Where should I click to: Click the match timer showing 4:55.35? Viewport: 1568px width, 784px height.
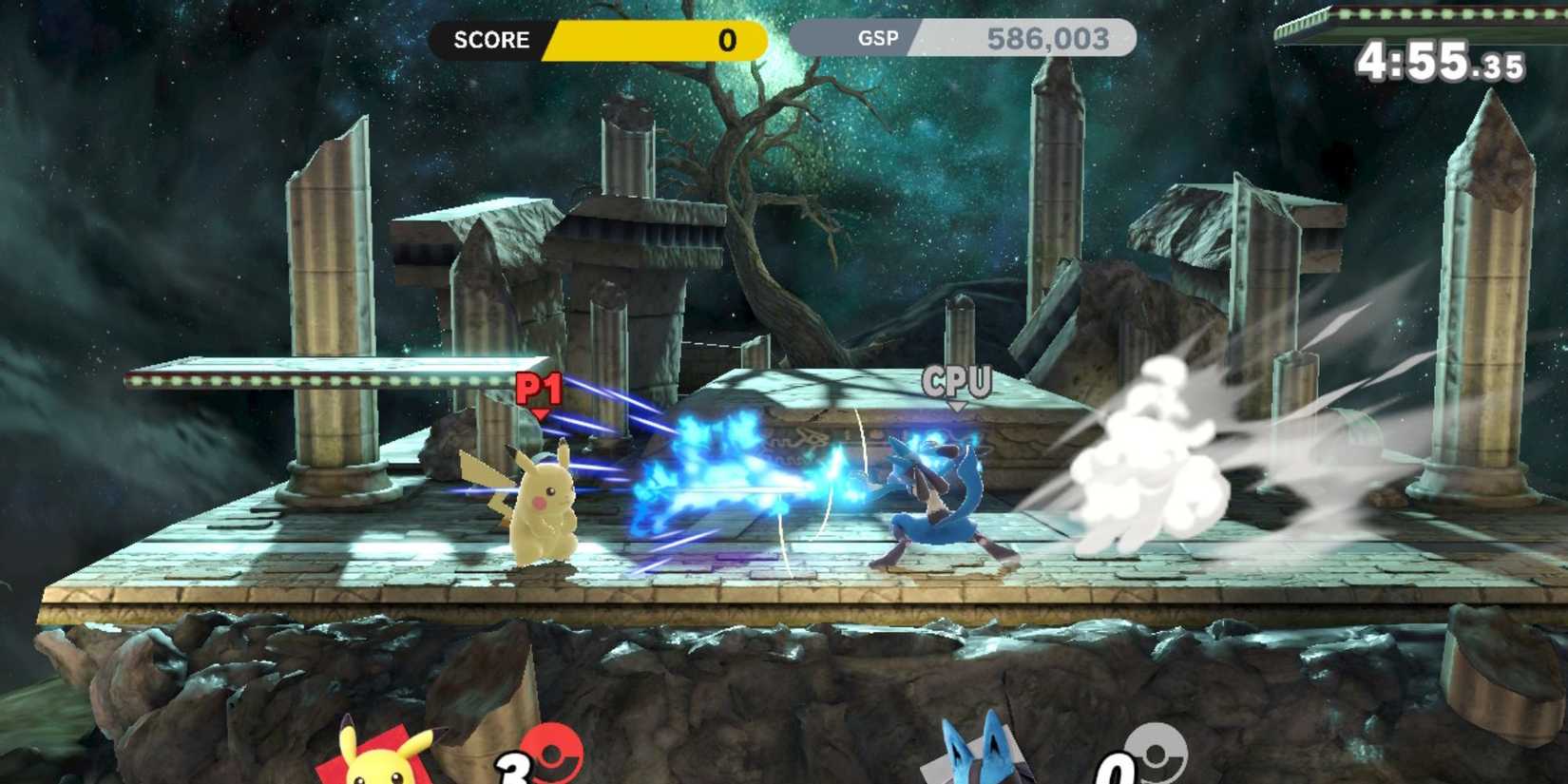tap(1441, 62)
